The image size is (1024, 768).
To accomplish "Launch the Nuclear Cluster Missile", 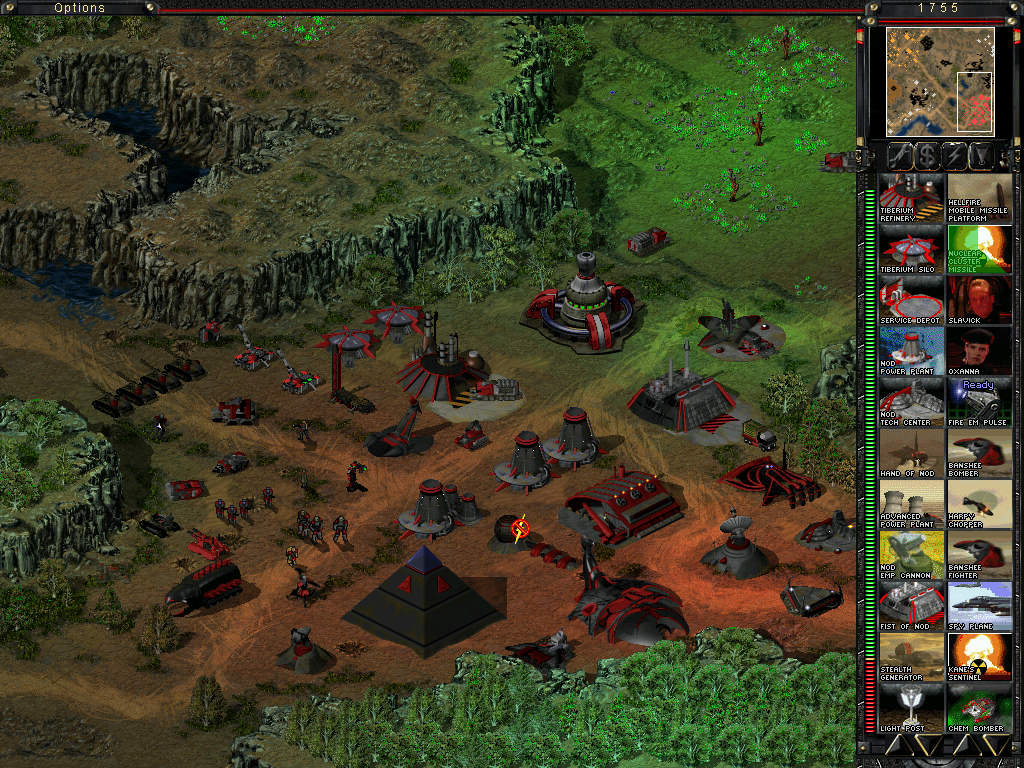I will pos(979,249).
